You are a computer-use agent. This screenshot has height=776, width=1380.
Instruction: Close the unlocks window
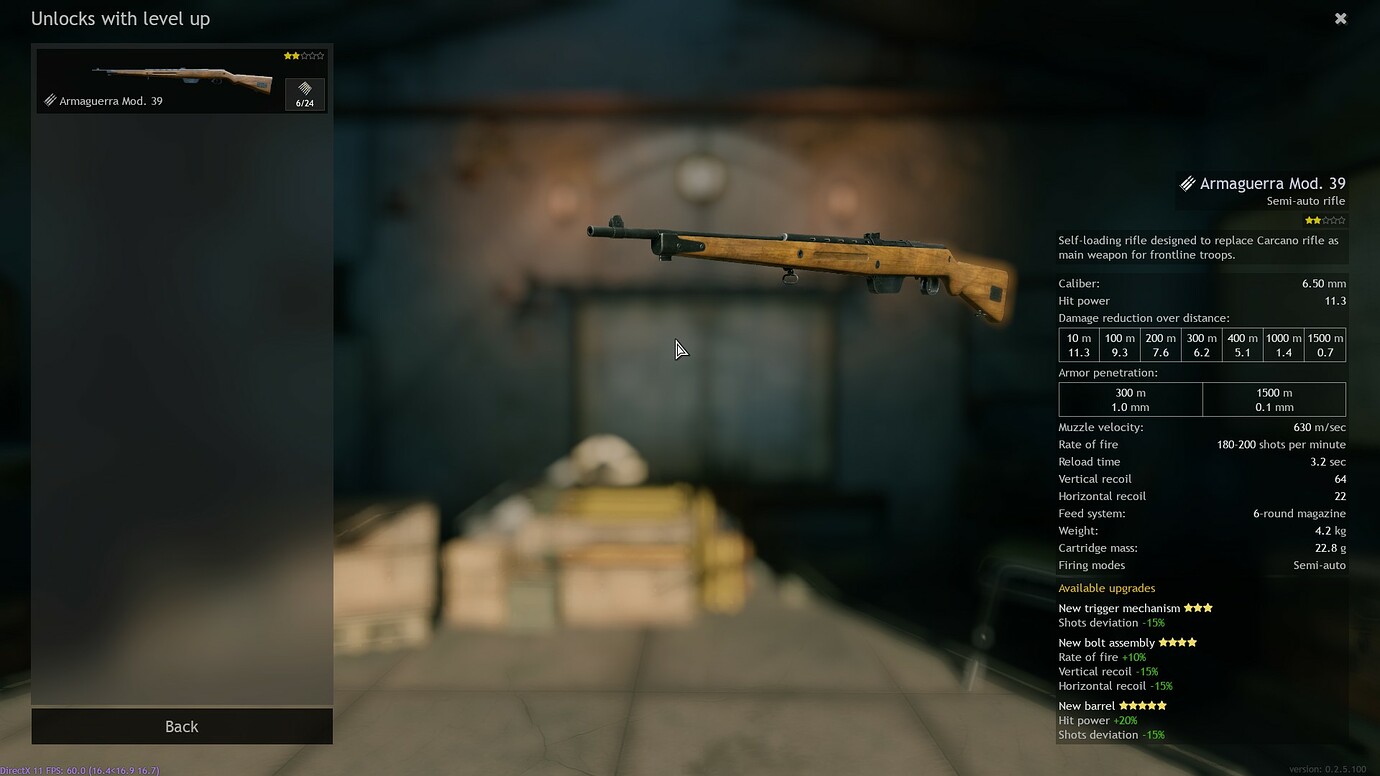click(1341, 18)
